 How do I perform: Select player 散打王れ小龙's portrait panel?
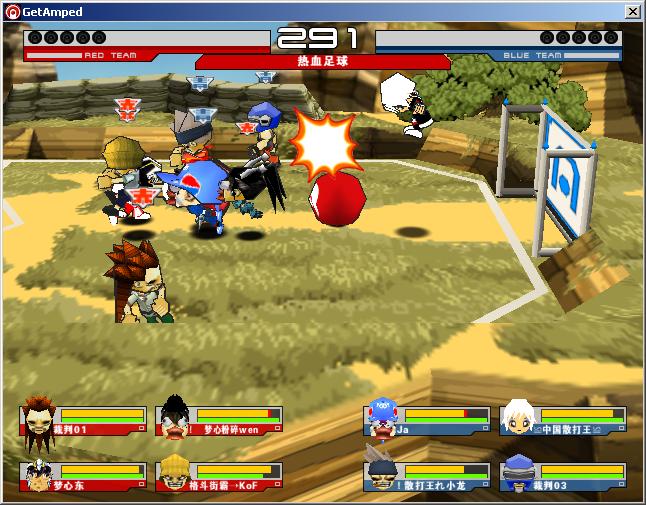click(427, 475)
